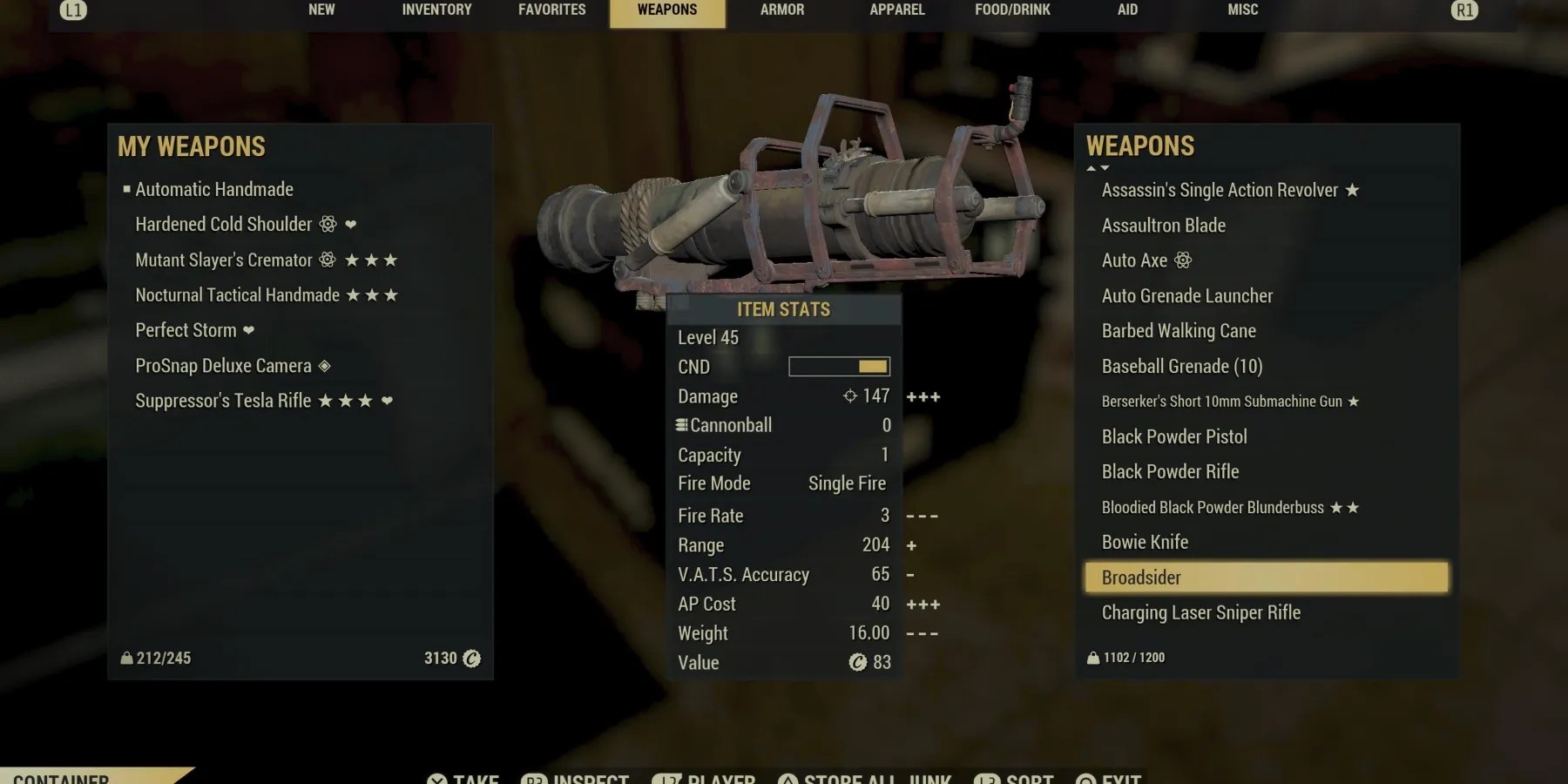Click the weight lock icon showing 212/245

tap(125, 659)
